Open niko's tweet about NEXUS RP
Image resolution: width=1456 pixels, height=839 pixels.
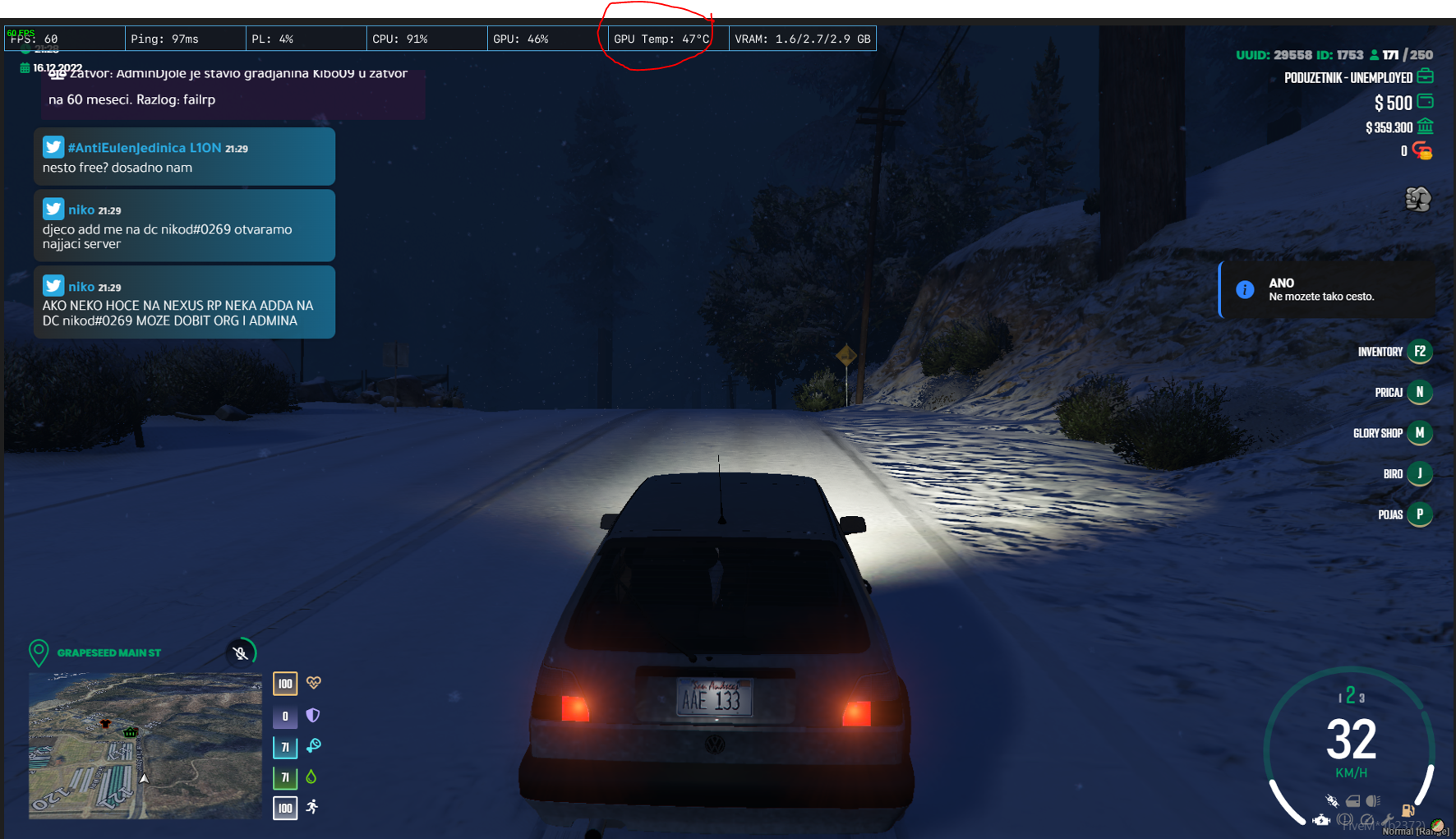pos(184,302)
